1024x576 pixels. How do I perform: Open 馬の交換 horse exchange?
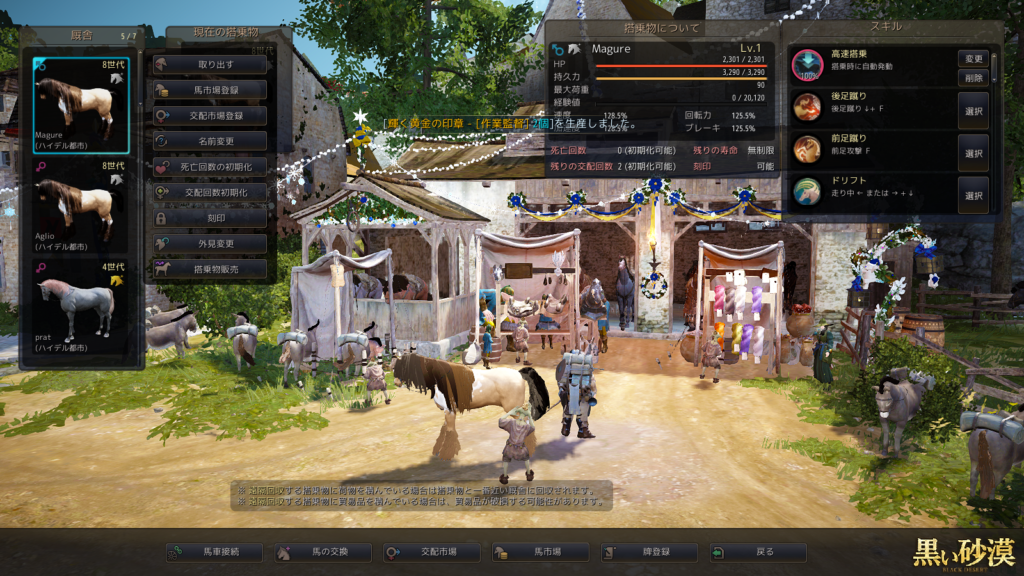pyautogui.click(x=322, y=552)
